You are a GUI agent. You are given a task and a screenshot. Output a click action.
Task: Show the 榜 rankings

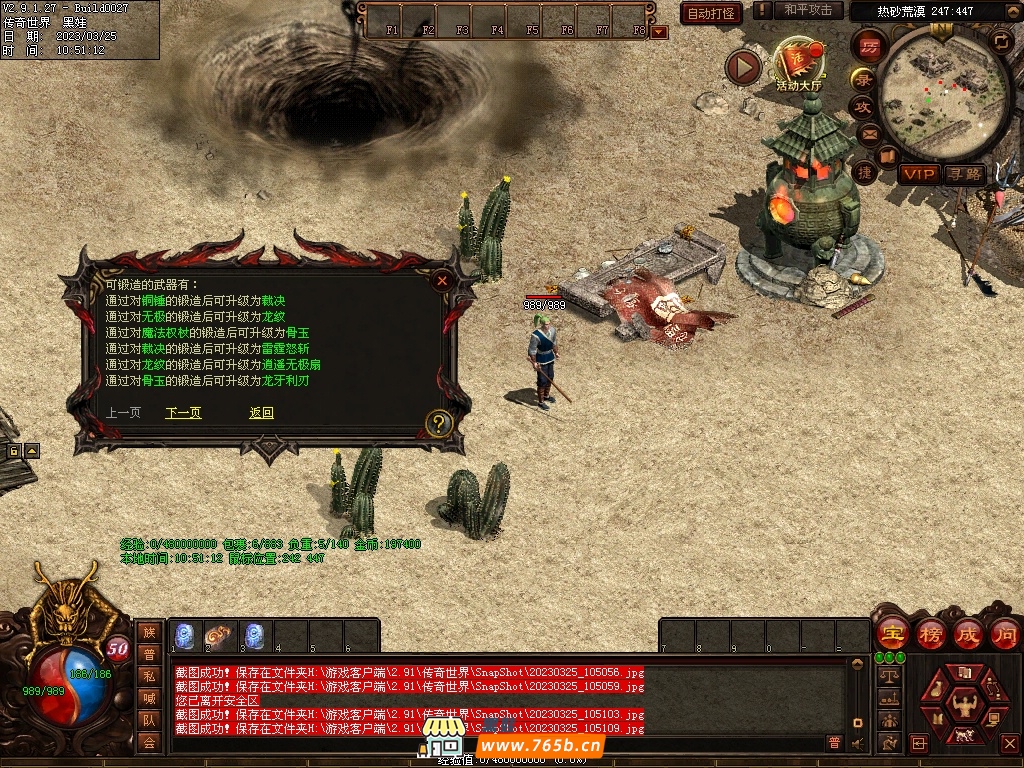pos(930,633)
